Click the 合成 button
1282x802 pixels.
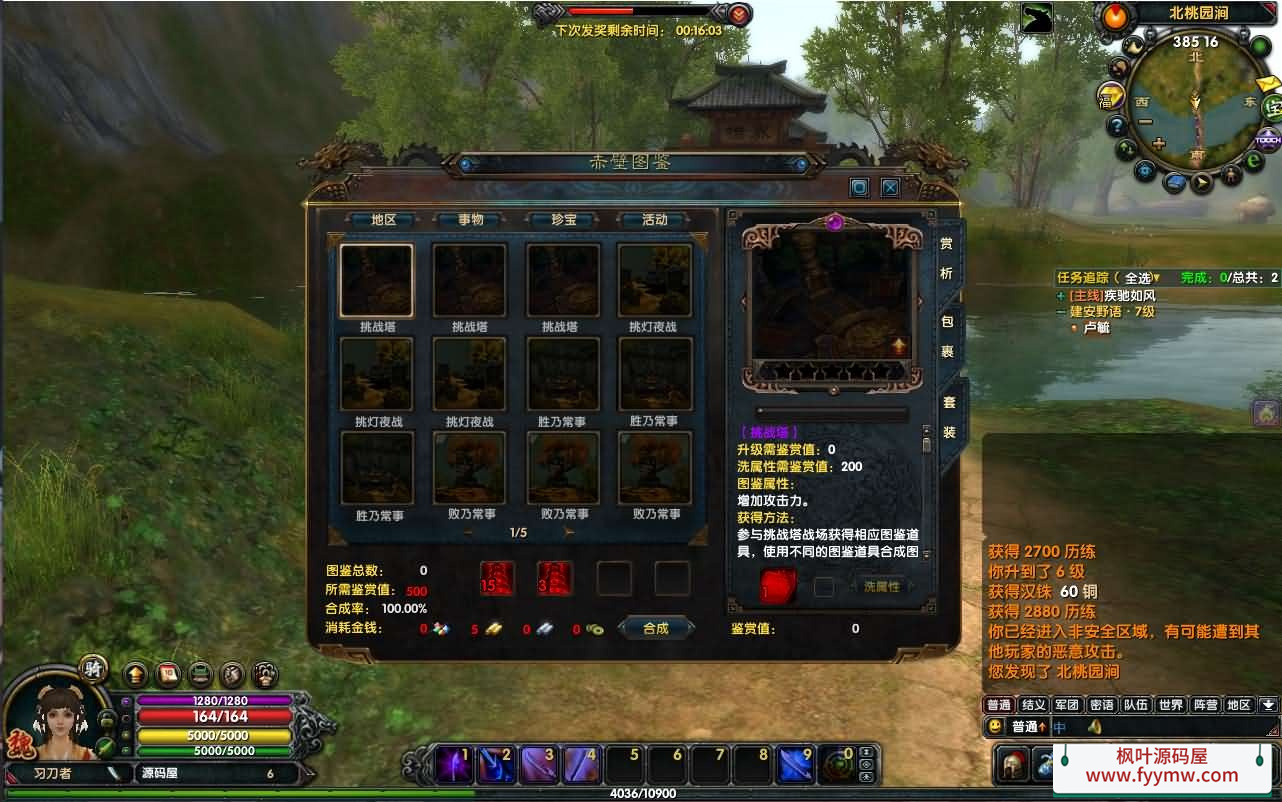(655, 628)
